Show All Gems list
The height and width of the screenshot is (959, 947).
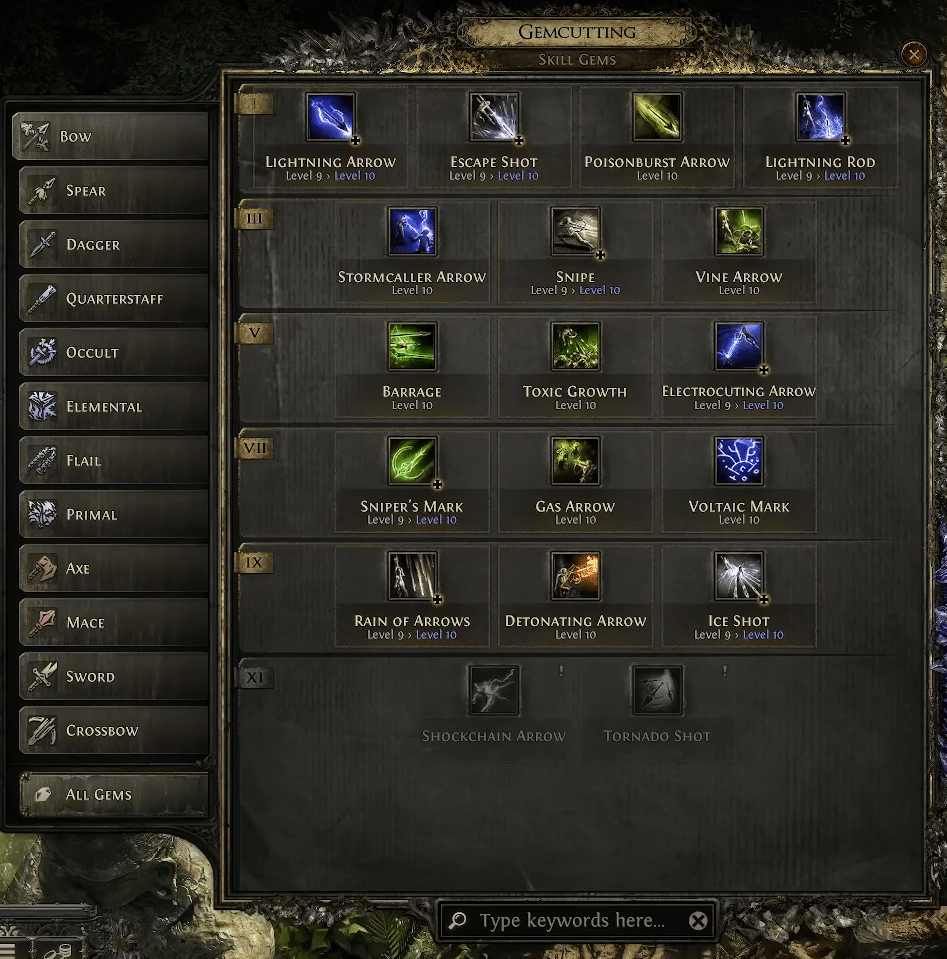coord(110,795)
